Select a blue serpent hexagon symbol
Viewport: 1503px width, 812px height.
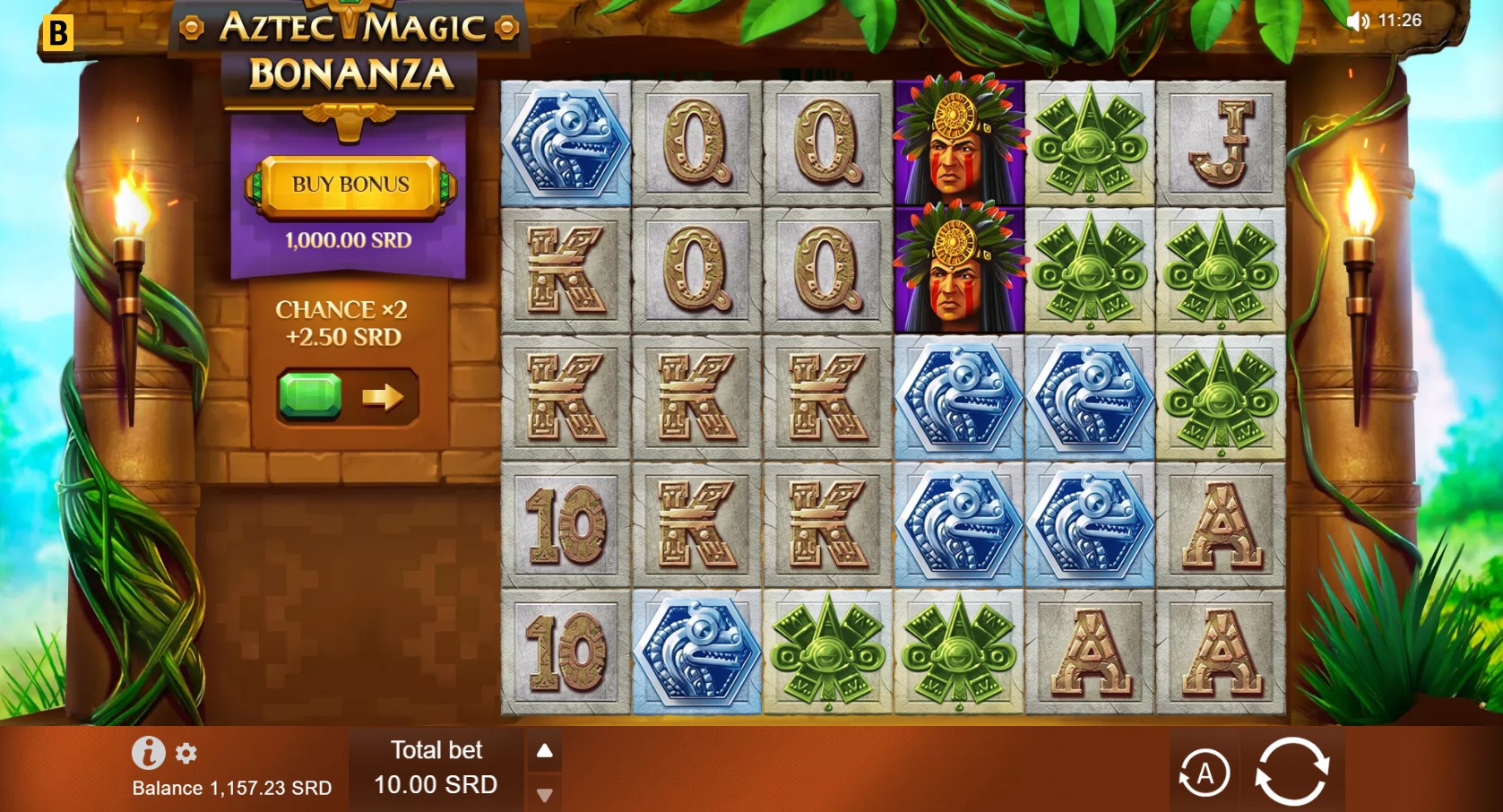coord(959,399)
